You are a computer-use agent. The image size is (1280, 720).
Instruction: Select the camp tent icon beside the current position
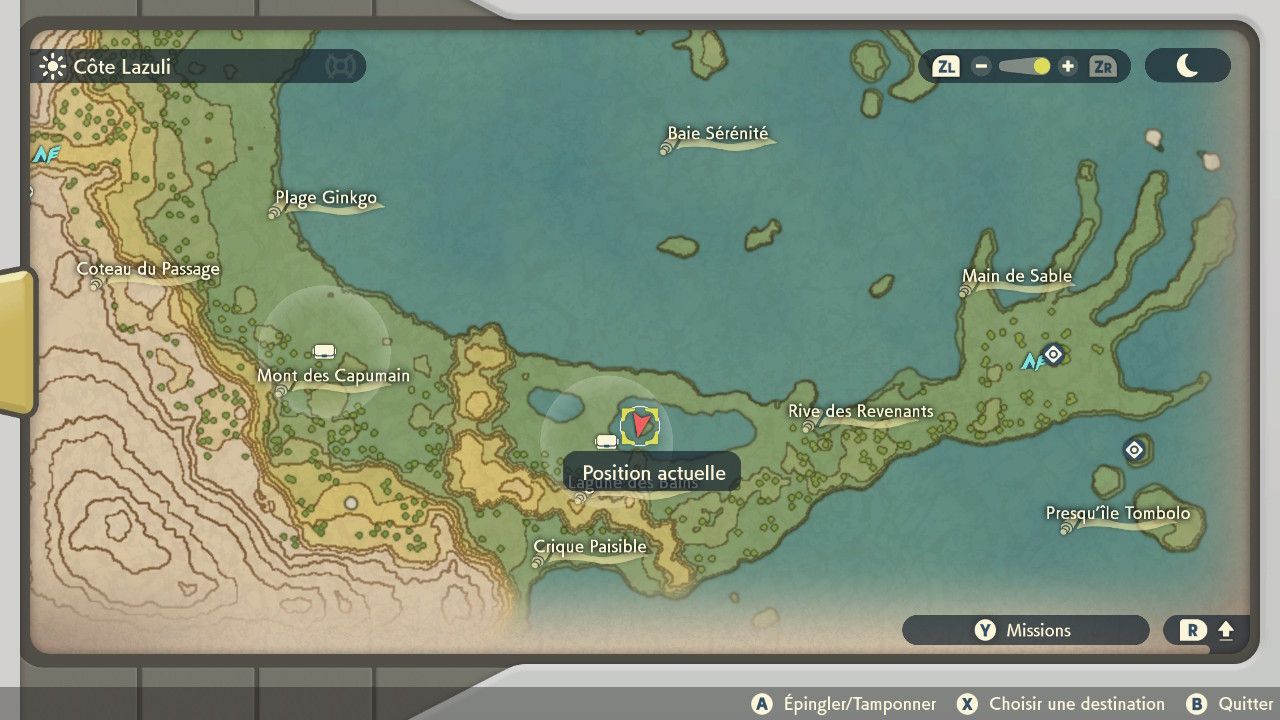[606, 442]
